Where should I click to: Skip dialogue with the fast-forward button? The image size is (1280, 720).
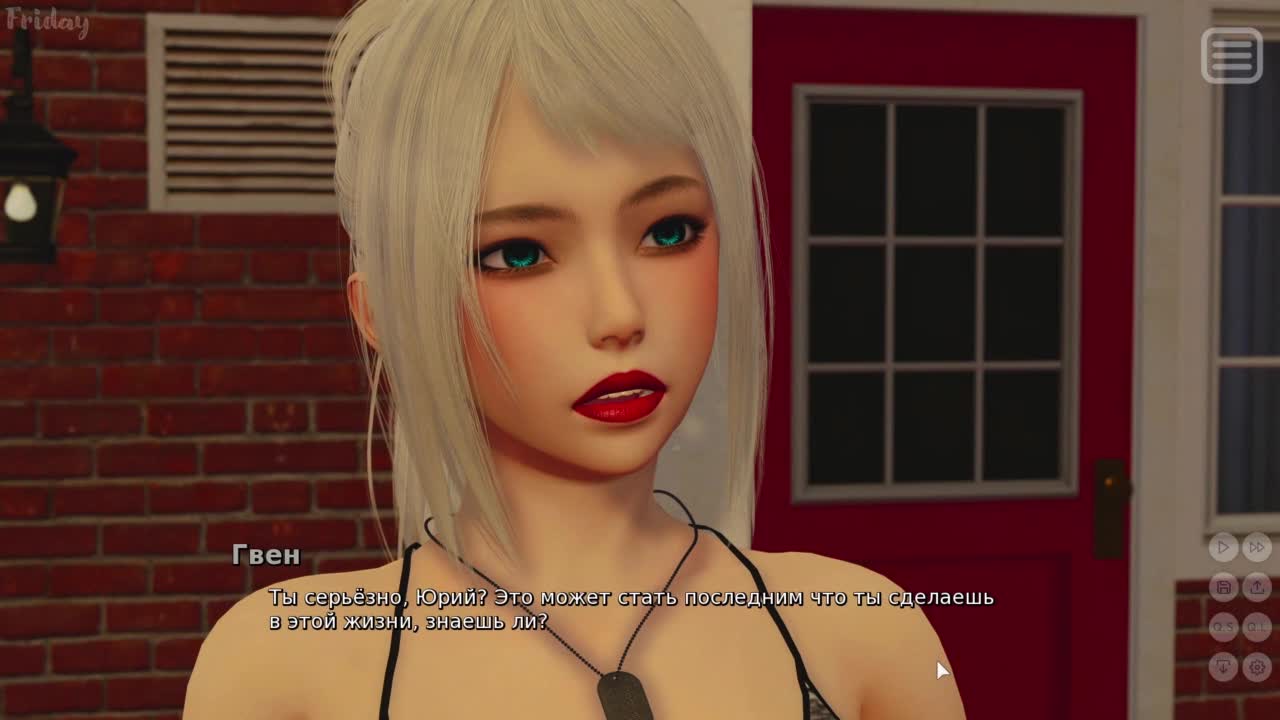tap(1257, 547)
